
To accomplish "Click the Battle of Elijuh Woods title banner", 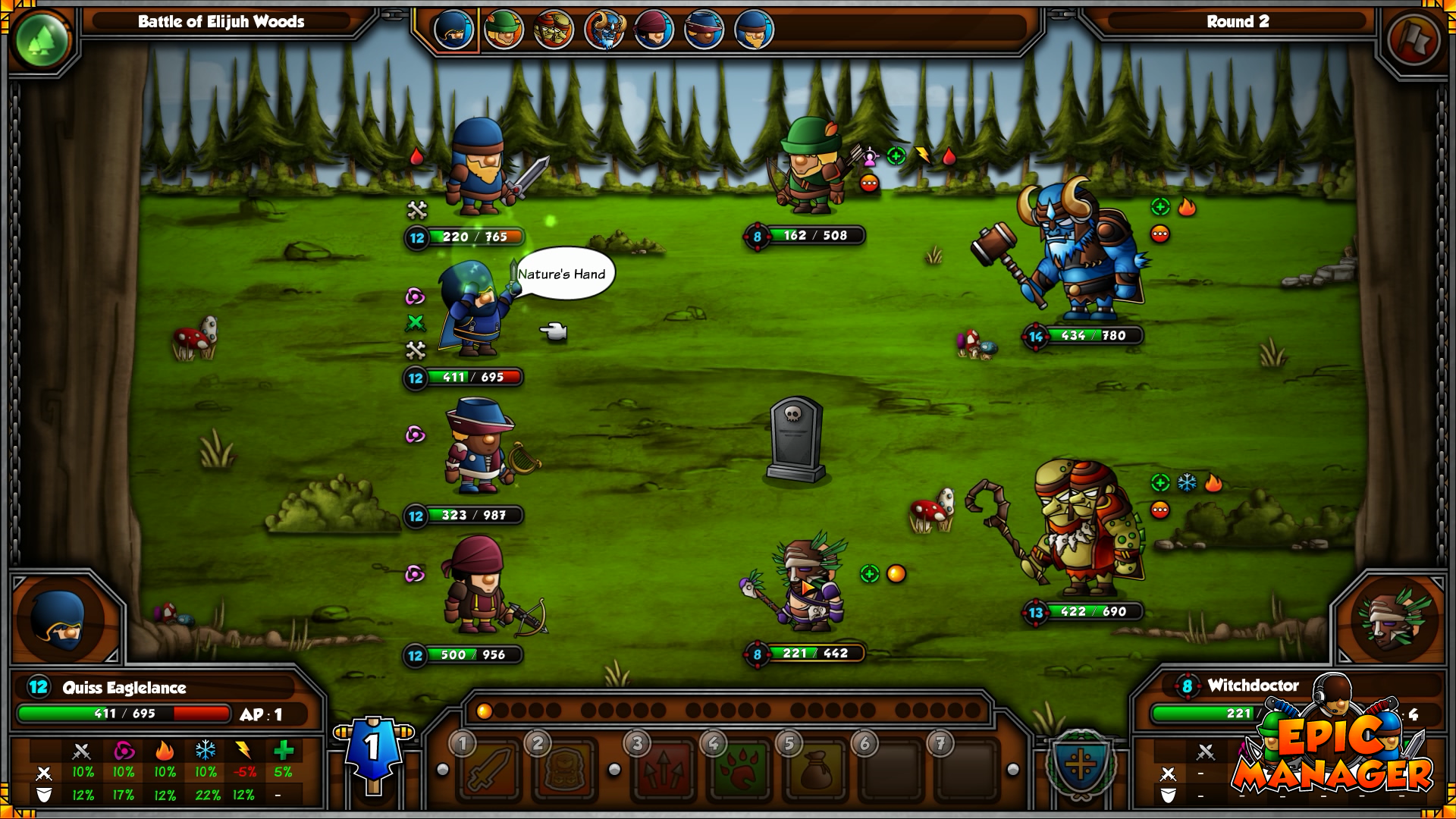I will pyautogui.click(x=220, y=22).
